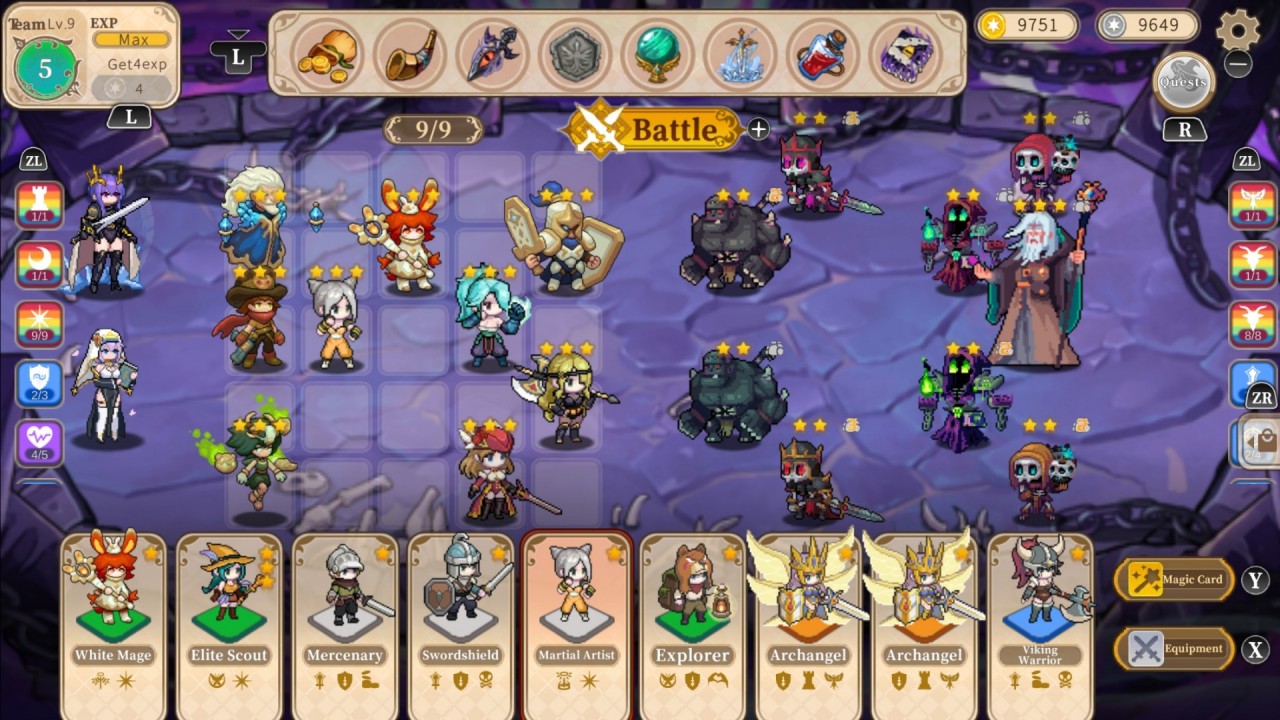The width and height of the screenshot is (1280, 720).
Task: Select the sword-in-crystal item
Action: [740, 57]
